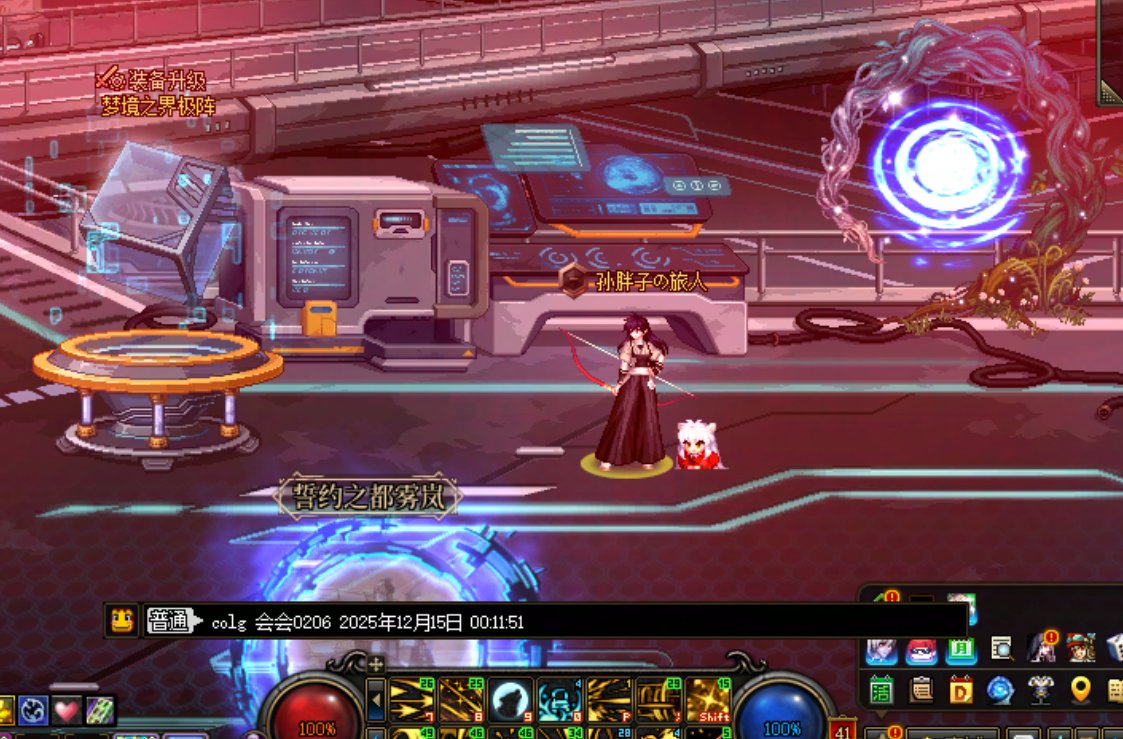Screen dimensions: 1123x739
Task: Open the green 月 monthly calendar icon
Action: coord(961,649)
